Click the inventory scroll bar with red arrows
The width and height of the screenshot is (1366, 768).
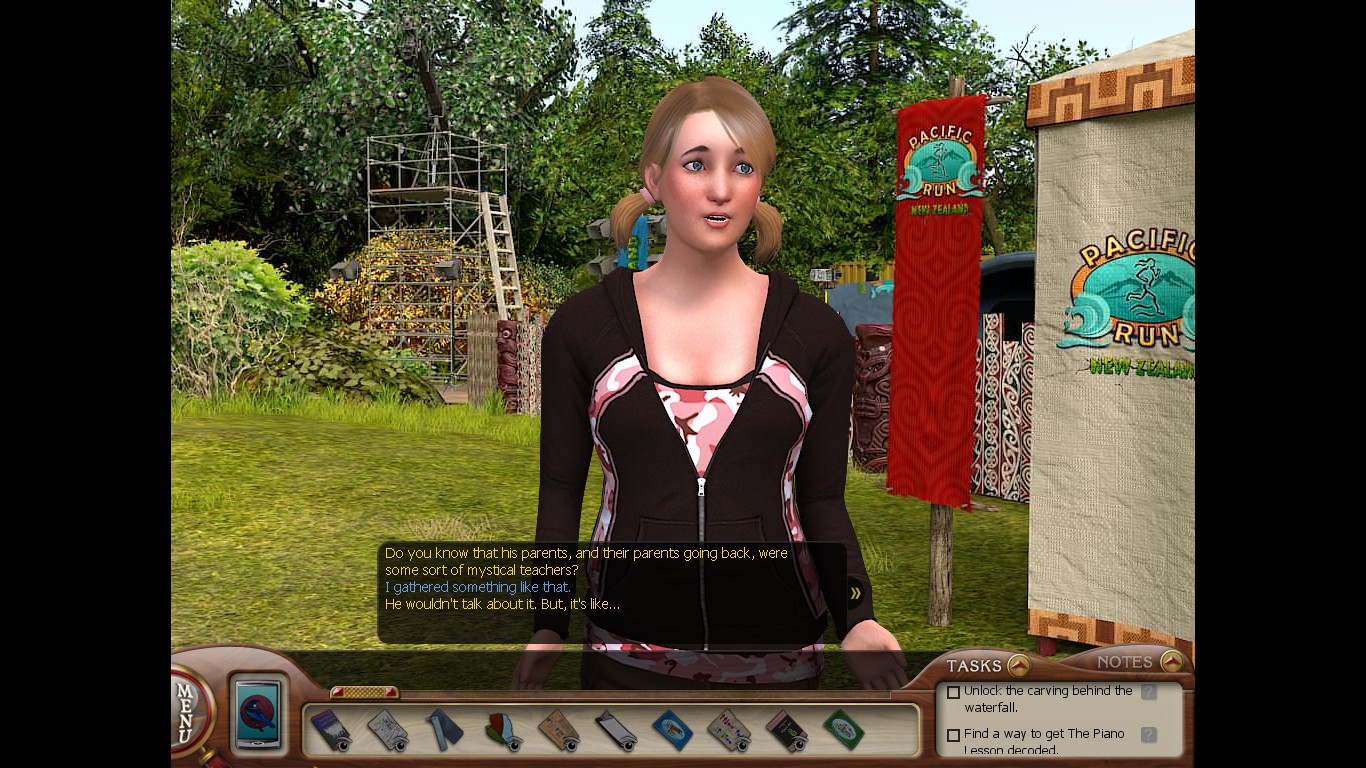point(364,692)
